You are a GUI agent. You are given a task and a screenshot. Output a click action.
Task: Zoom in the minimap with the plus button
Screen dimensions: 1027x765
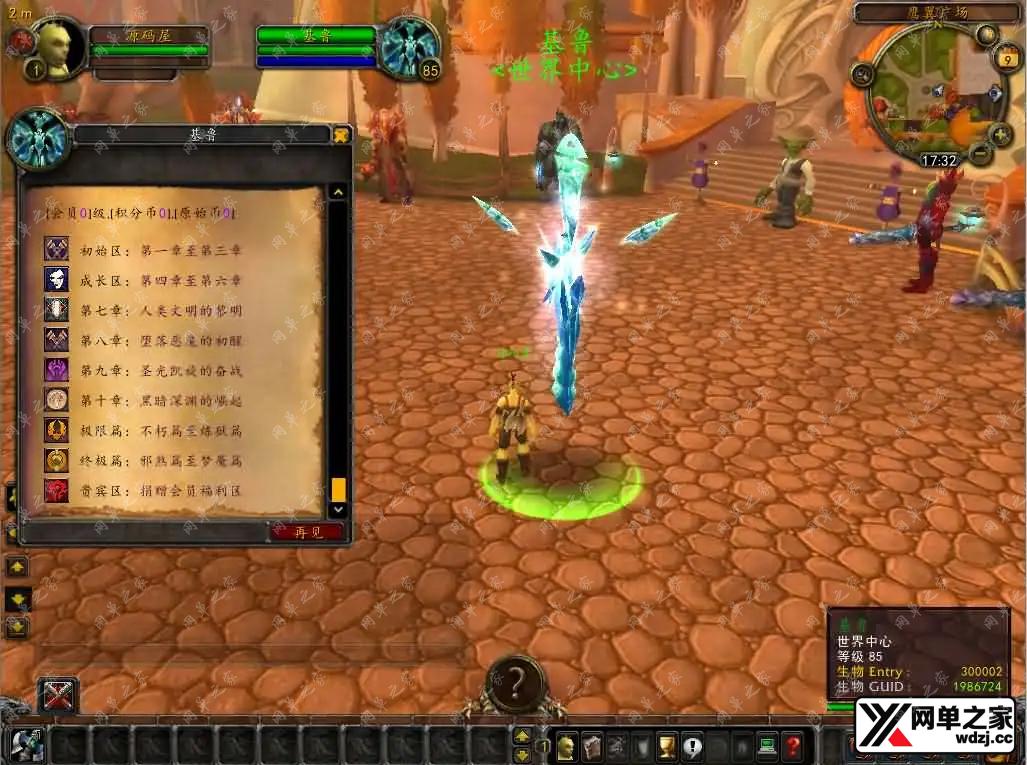[1001, 135]
